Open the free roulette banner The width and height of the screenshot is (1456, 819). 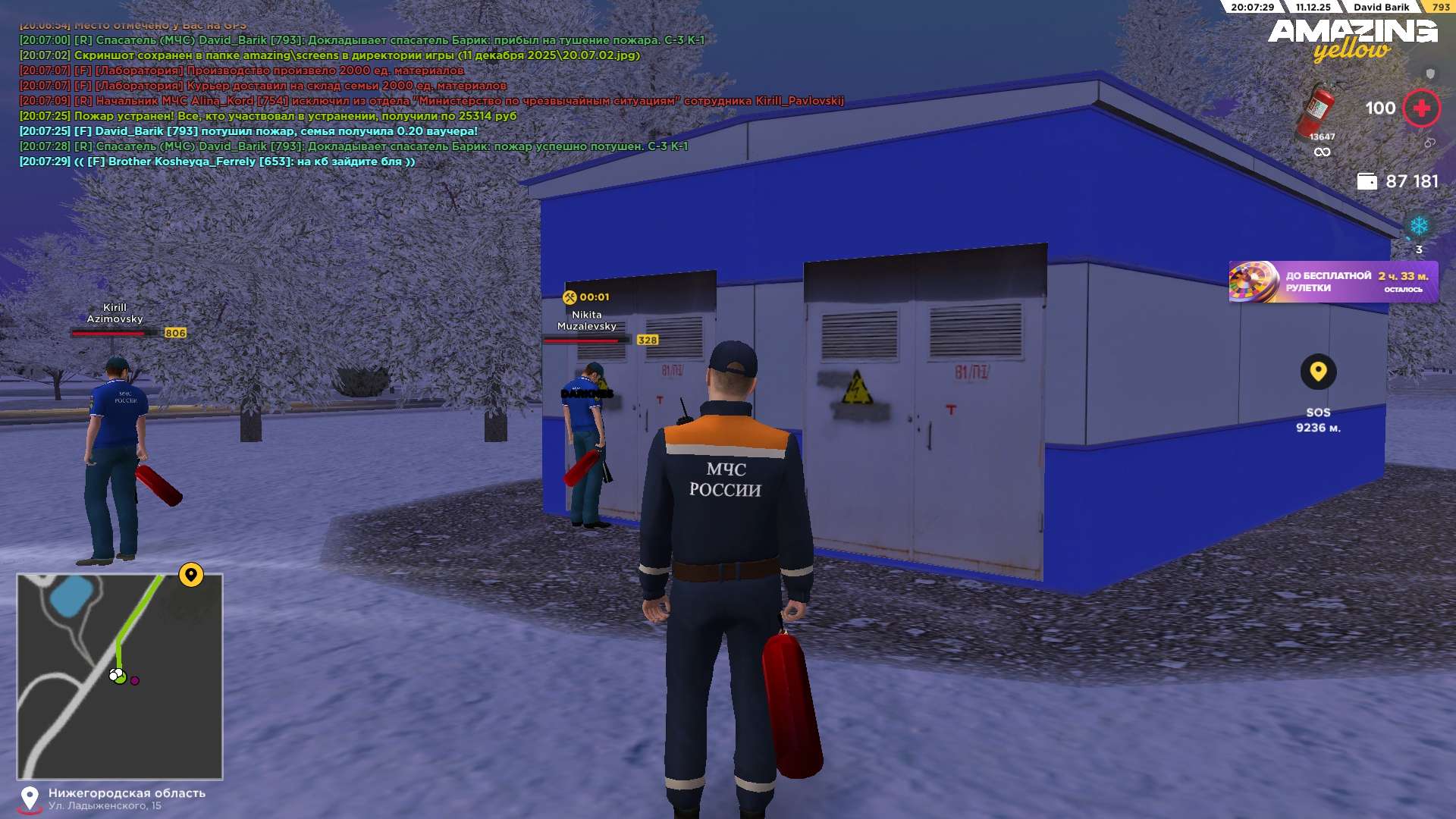[1332, 282]
